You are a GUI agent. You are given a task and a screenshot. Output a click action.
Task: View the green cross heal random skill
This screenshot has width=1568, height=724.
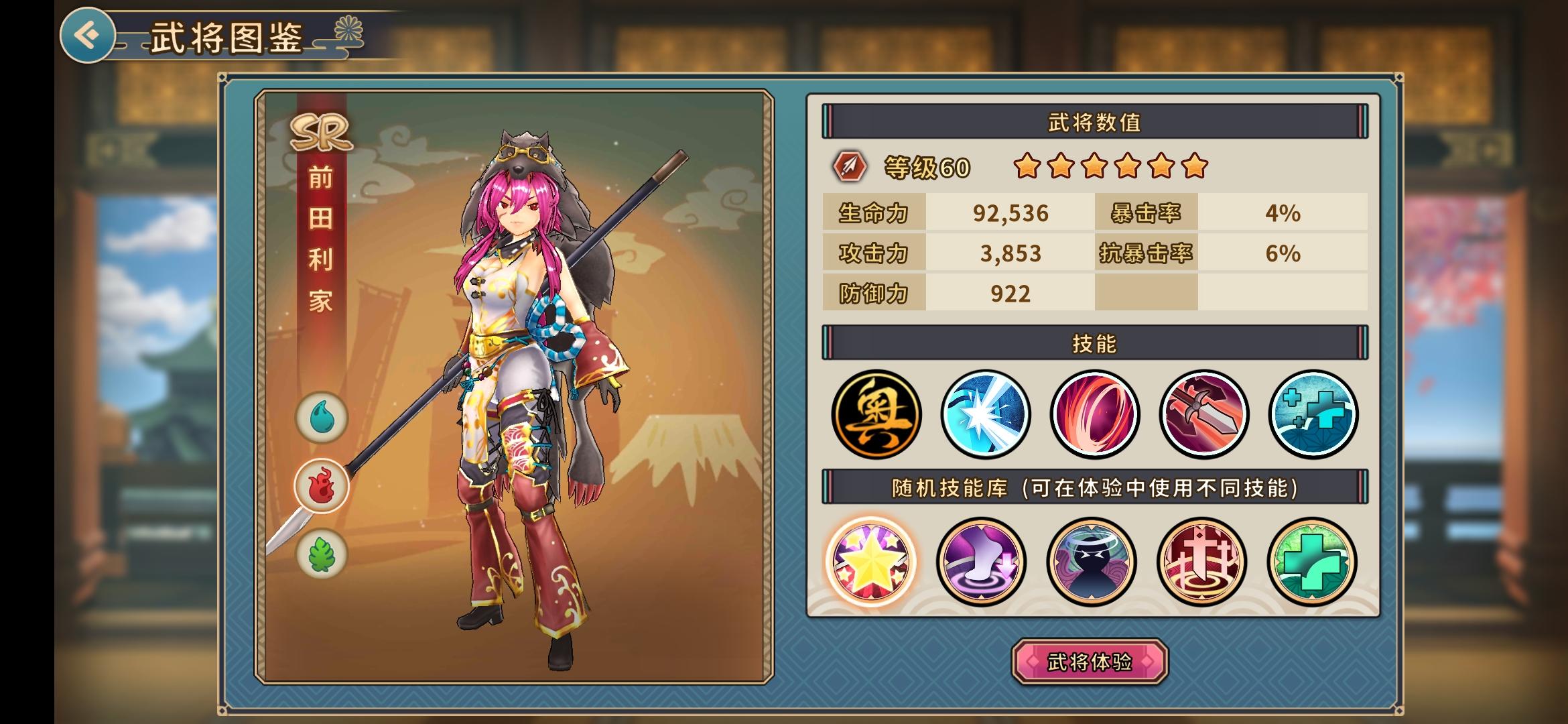(x=1311, y=562)
